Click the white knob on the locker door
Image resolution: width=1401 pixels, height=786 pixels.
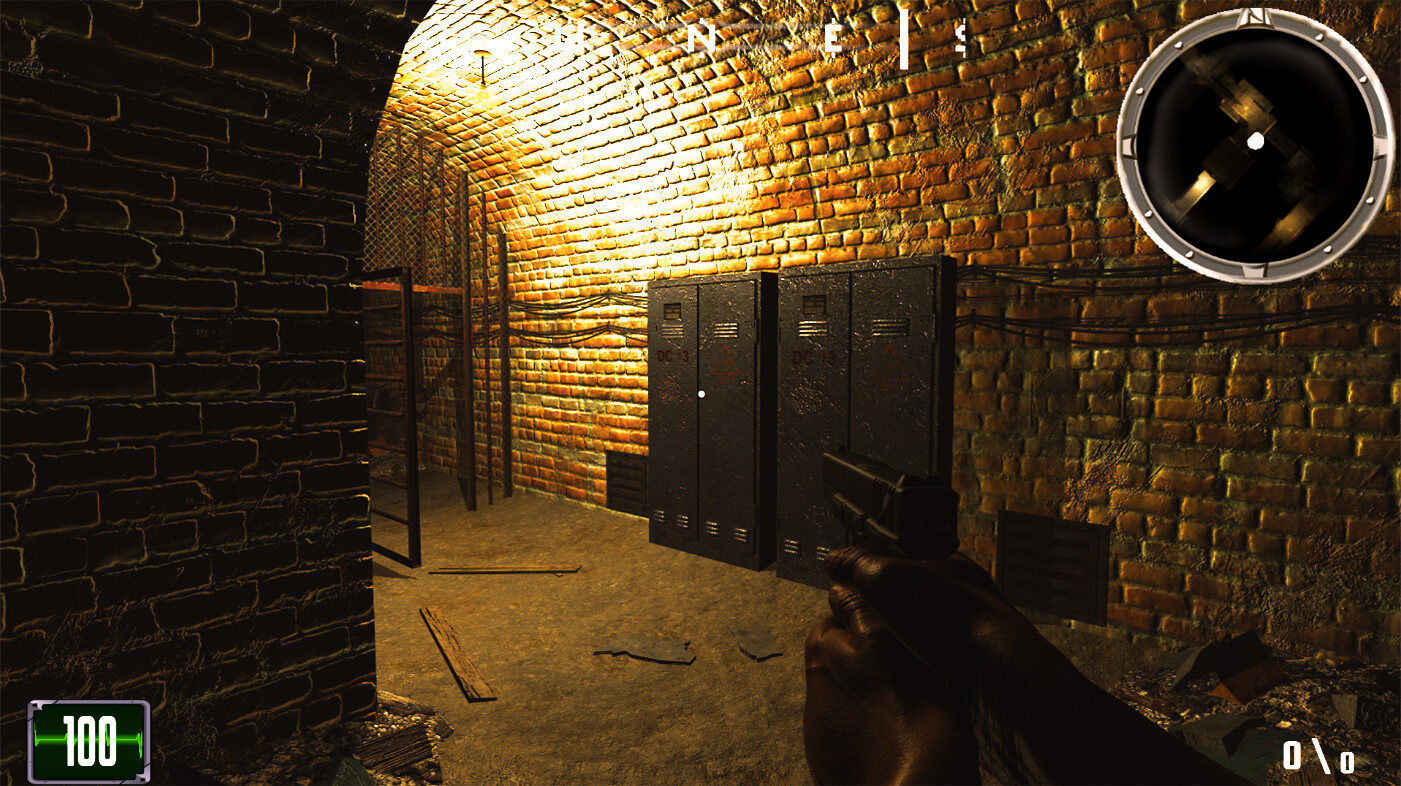[700, 393]
